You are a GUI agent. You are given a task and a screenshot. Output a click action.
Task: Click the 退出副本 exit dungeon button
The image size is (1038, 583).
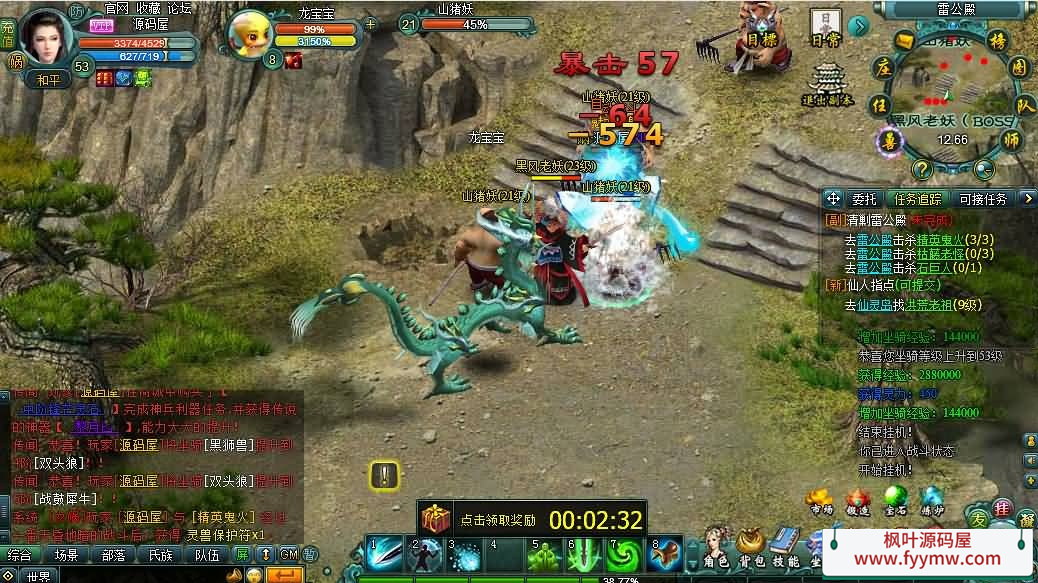coord(827,83)
